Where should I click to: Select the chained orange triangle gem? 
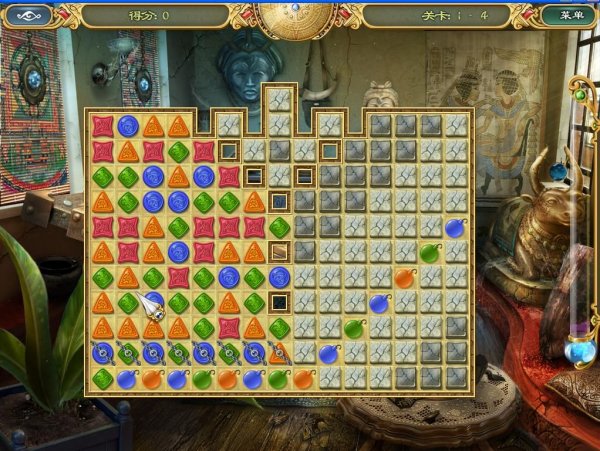tap(279, 352)
